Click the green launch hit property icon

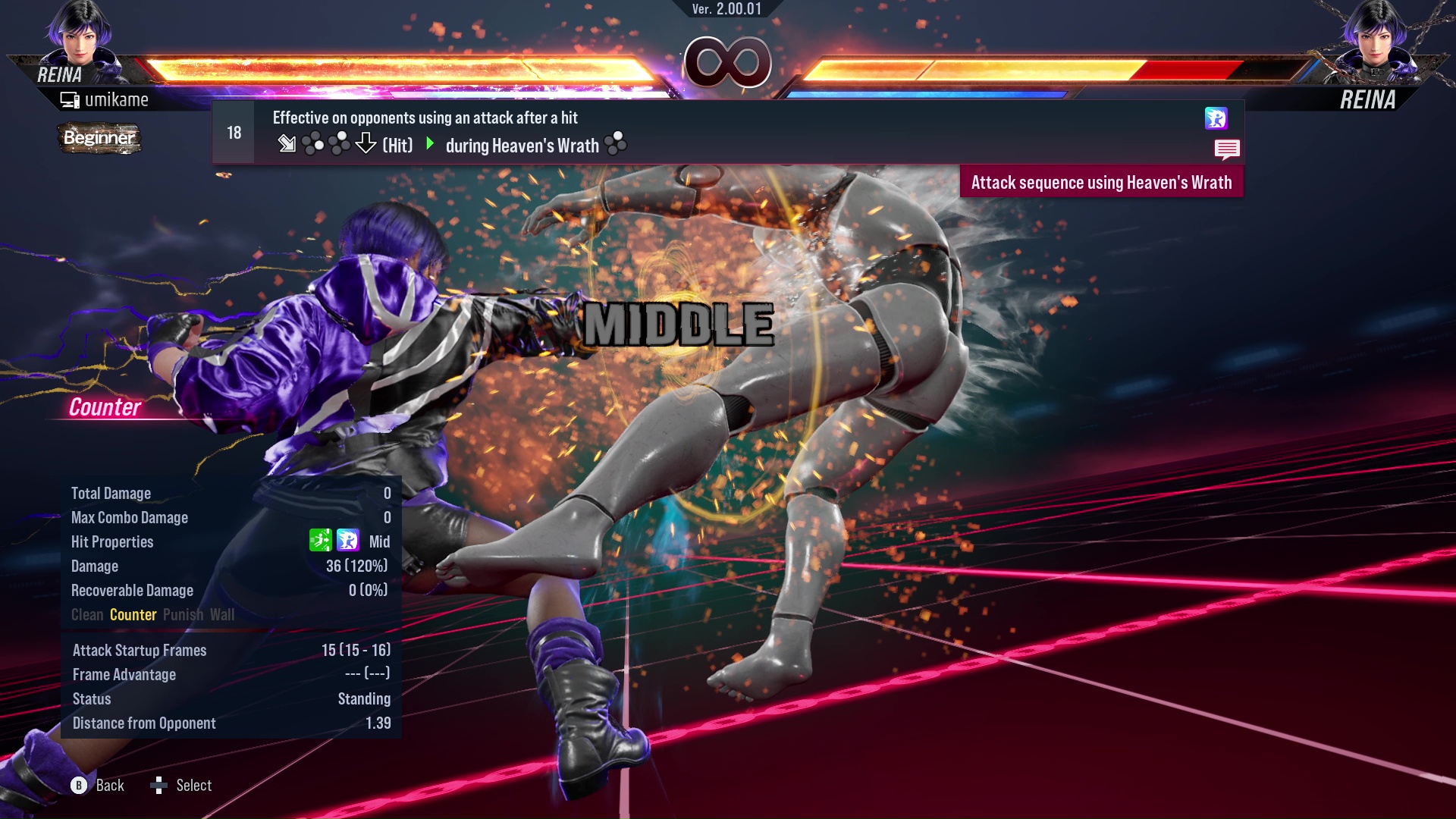click(x=322, y=541)
